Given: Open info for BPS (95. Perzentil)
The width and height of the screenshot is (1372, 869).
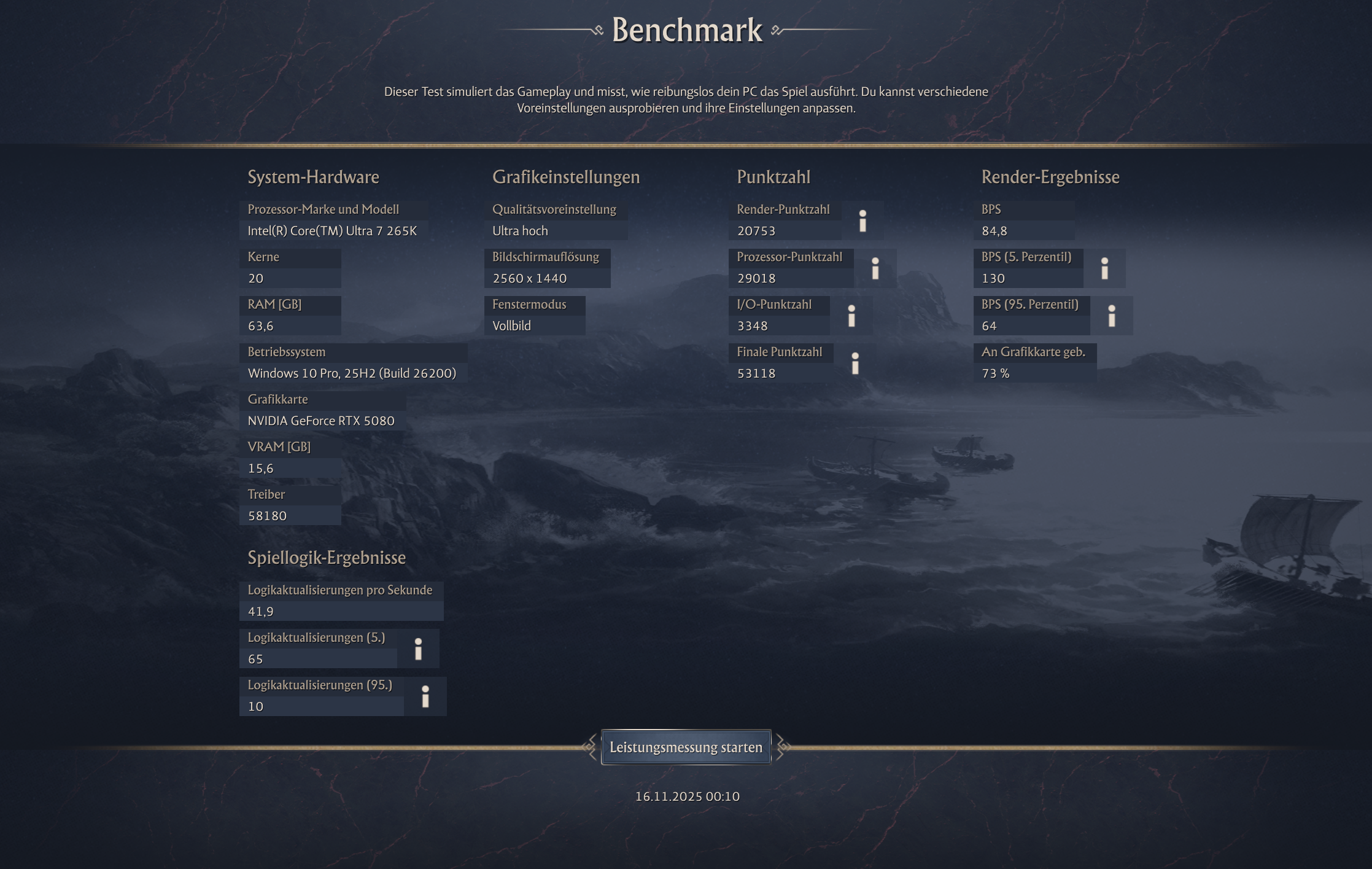Looking at the screenshot, I should coord(1111,315).
